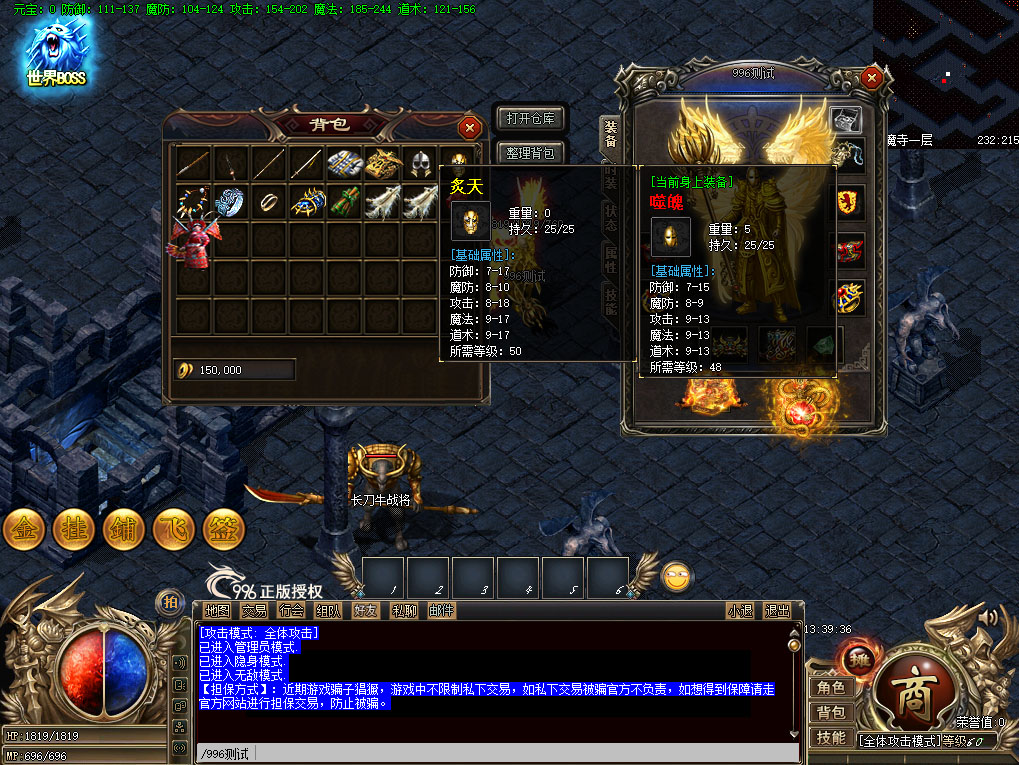Switch to the 装备 equipment tab
This screenshot has height=765, width=1019.
(x=609, y=134)
